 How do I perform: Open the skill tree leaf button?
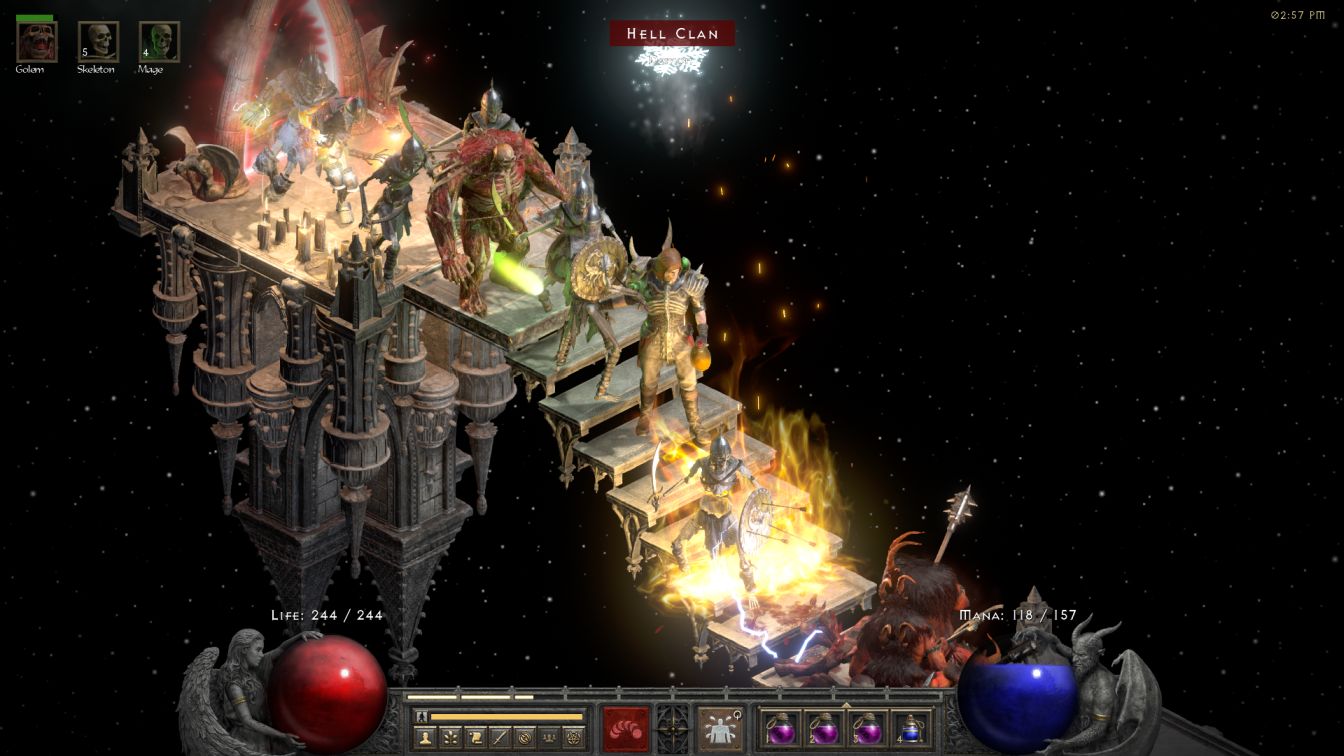tap(449, 737)
